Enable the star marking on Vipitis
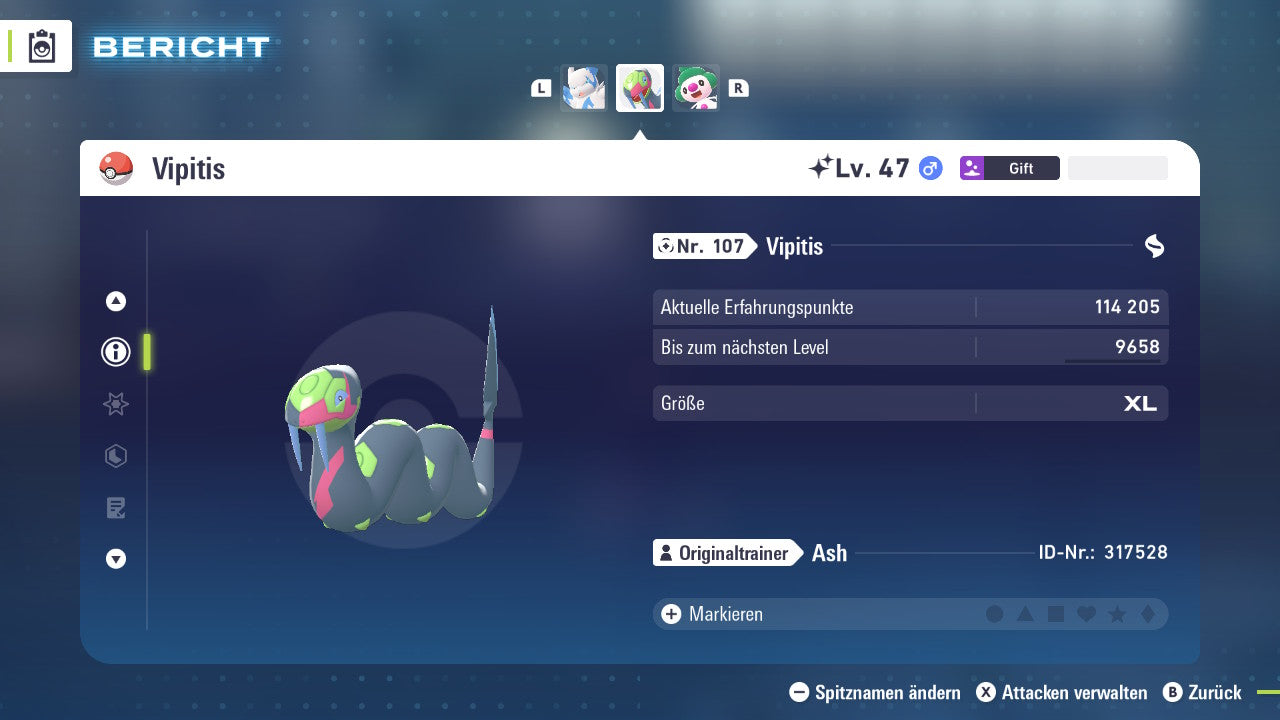 1118,614
